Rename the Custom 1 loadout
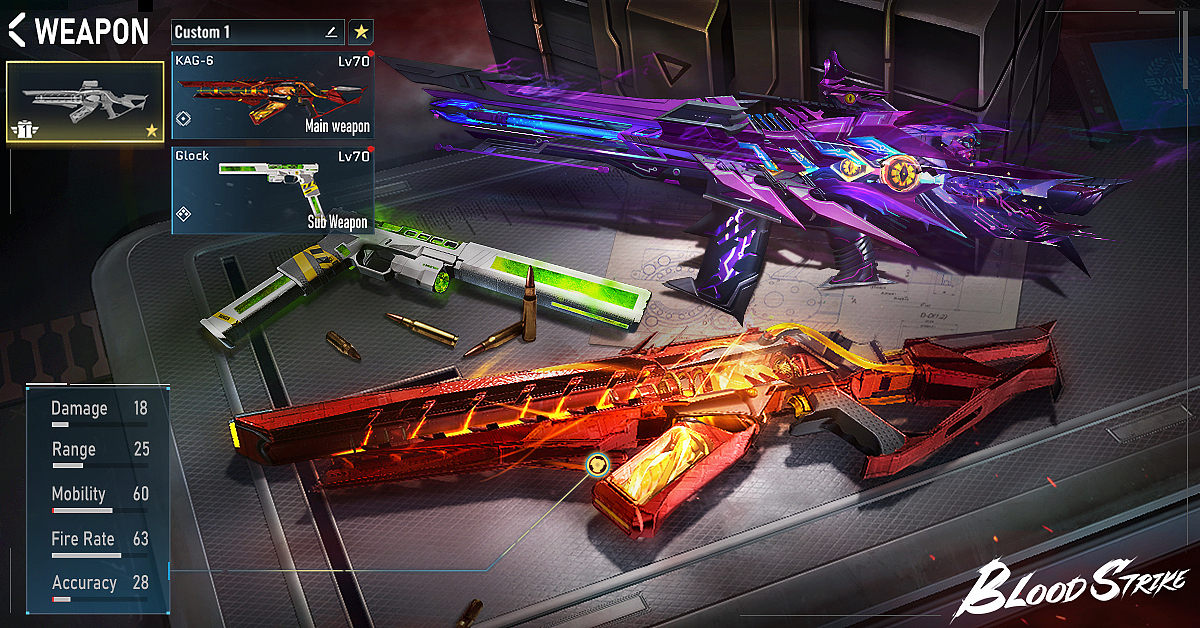The image size is (1200, 628). (x=331, y=32)
